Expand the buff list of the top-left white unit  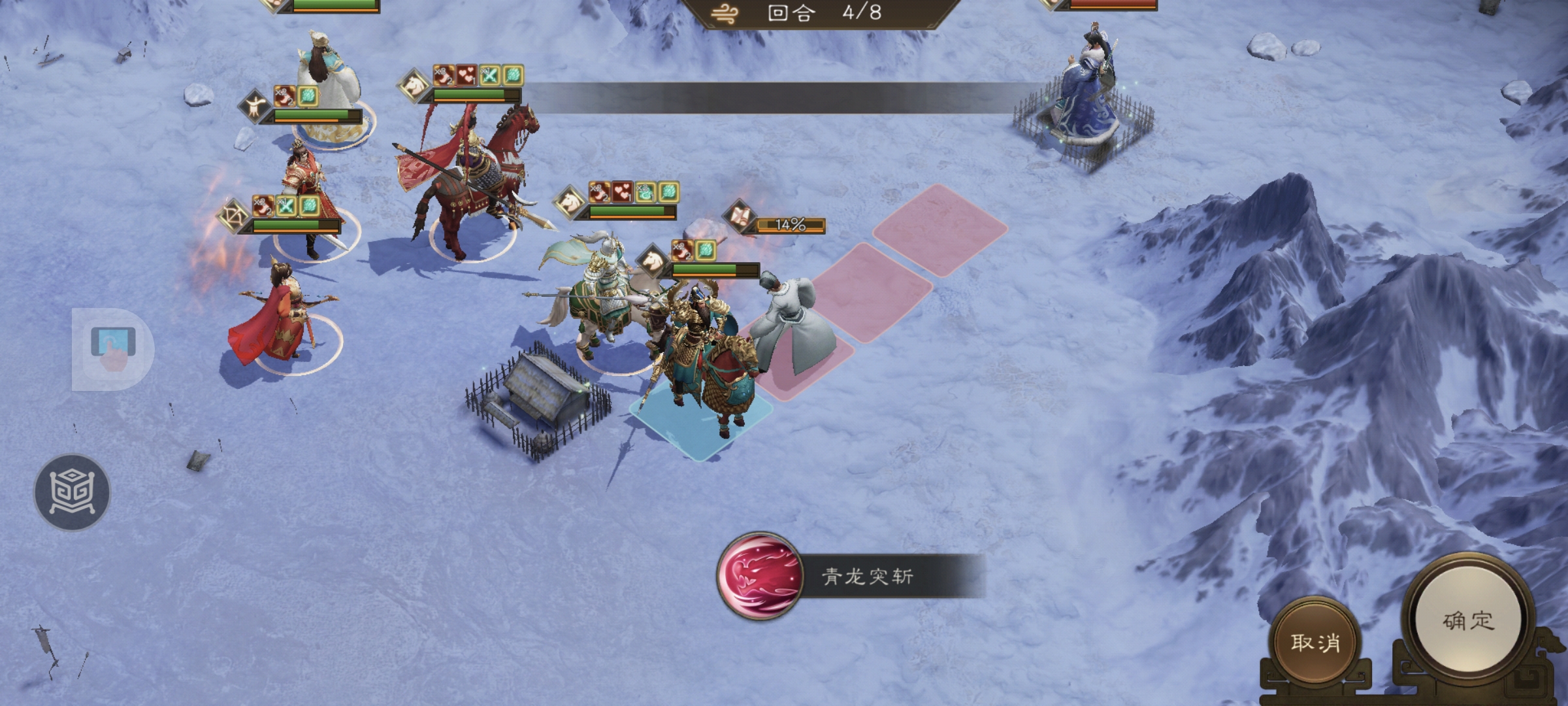pyautogui.click(x=295, y=97)
